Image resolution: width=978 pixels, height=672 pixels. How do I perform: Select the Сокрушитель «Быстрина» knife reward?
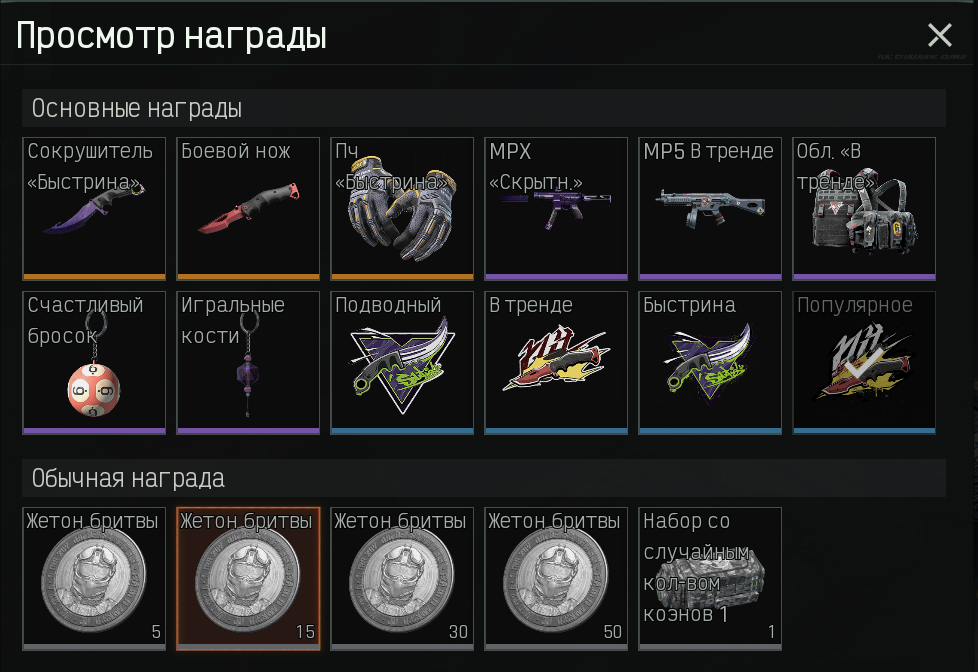94,208
